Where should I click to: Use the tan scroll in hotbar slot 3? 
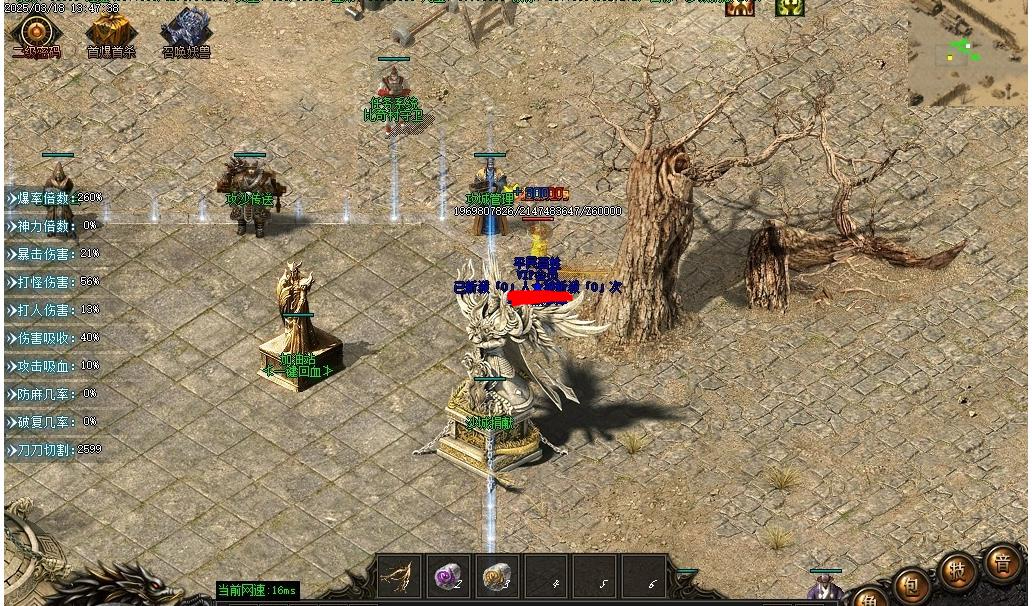click(497, 576)
